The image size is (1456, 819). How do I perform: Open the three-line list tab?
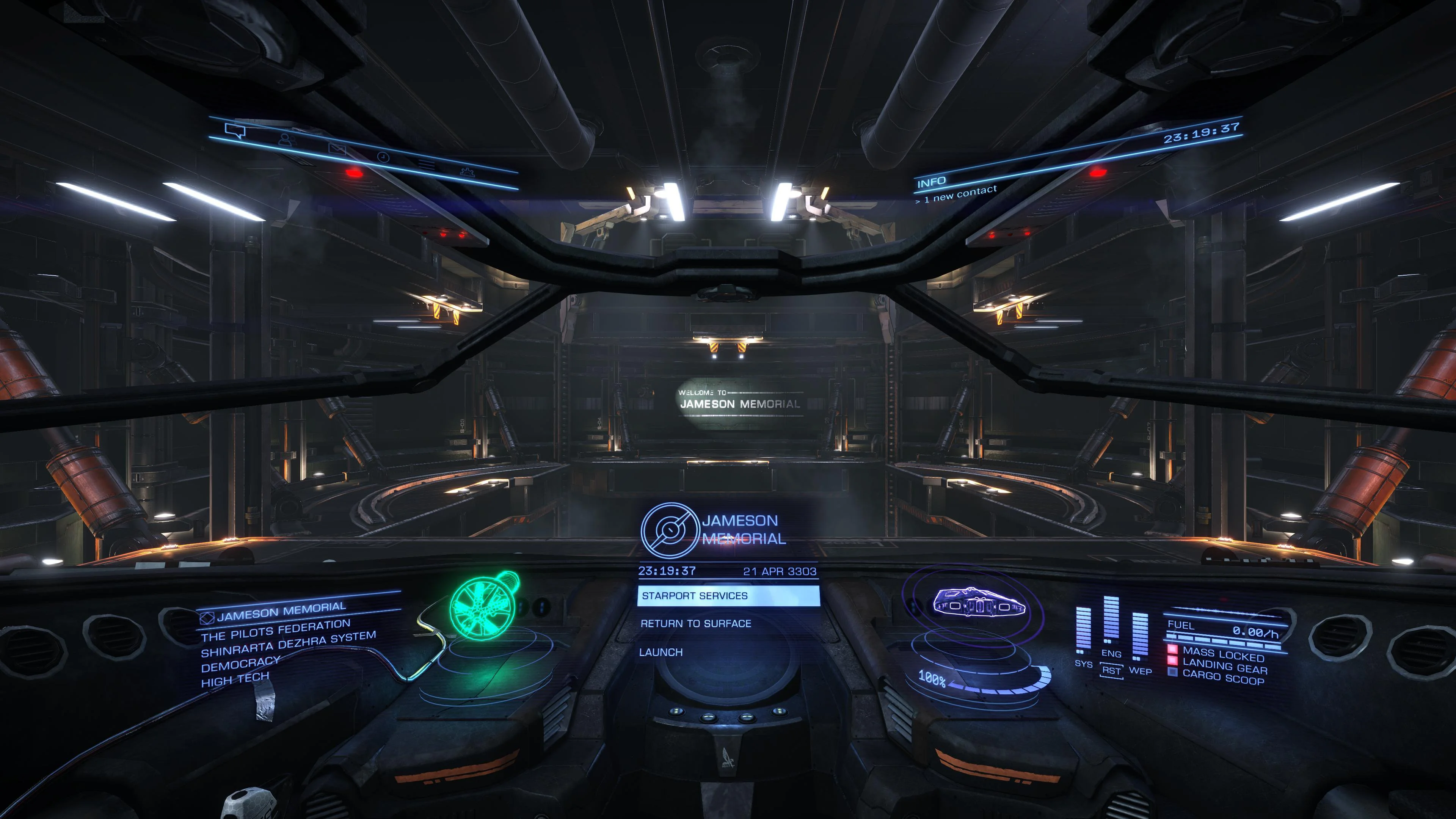click(x=427, y=165)
